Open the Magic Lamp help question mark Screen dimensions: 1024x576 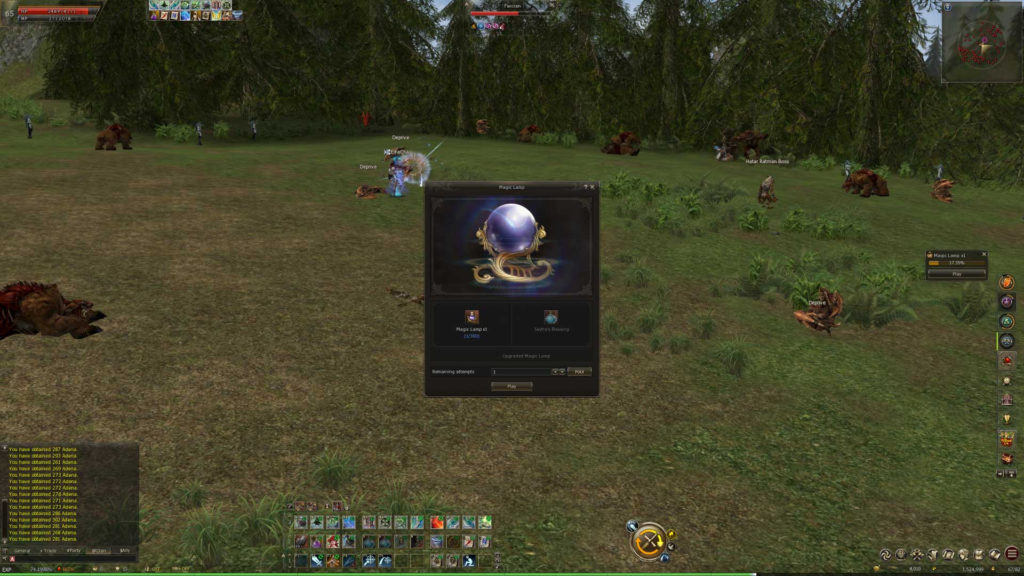585,186
